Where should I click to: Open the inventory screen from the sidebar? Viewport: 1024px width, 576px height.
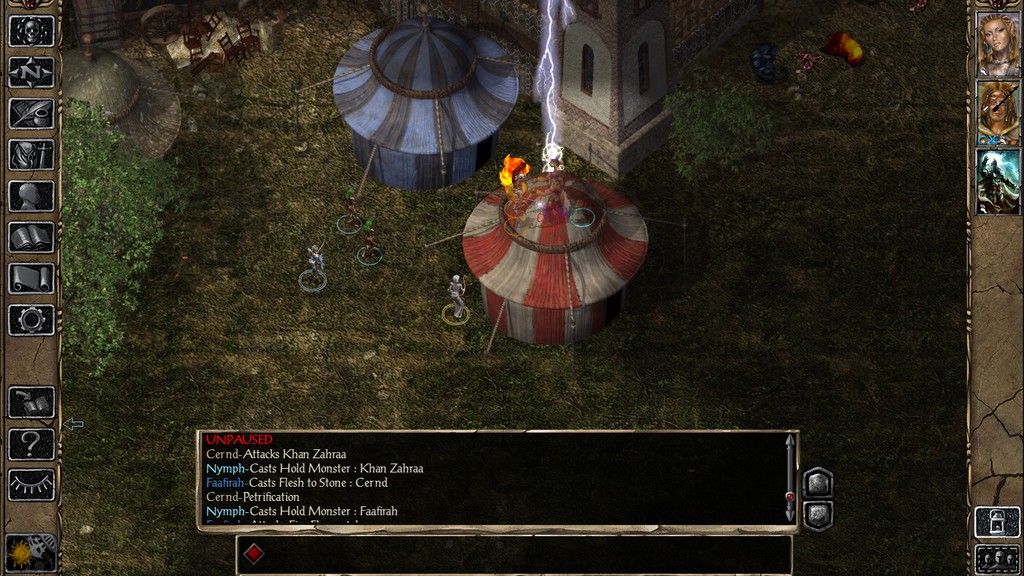pyautogui.click(x=31, y=155)
